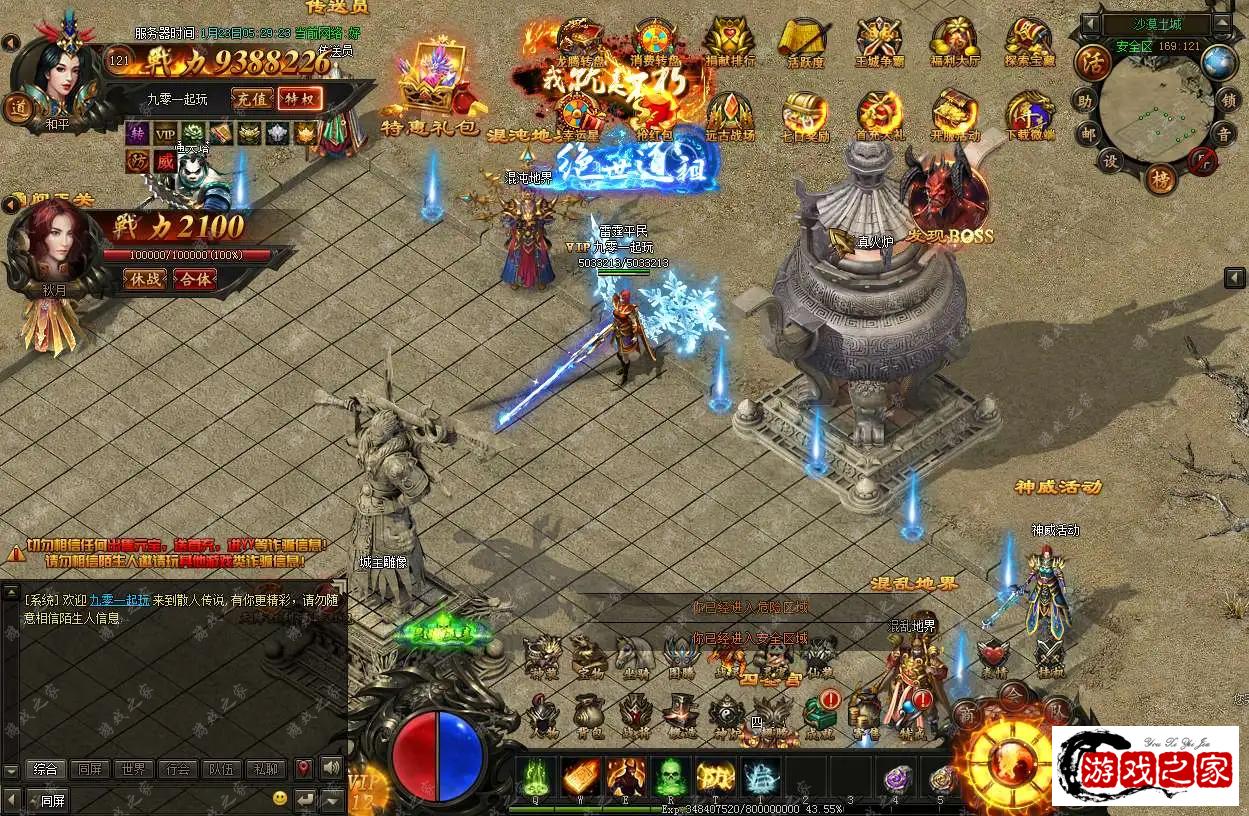This screenshot has width=1249, height=816.
Task: Click the 发现BOSS demon icon
Action: 945,195
